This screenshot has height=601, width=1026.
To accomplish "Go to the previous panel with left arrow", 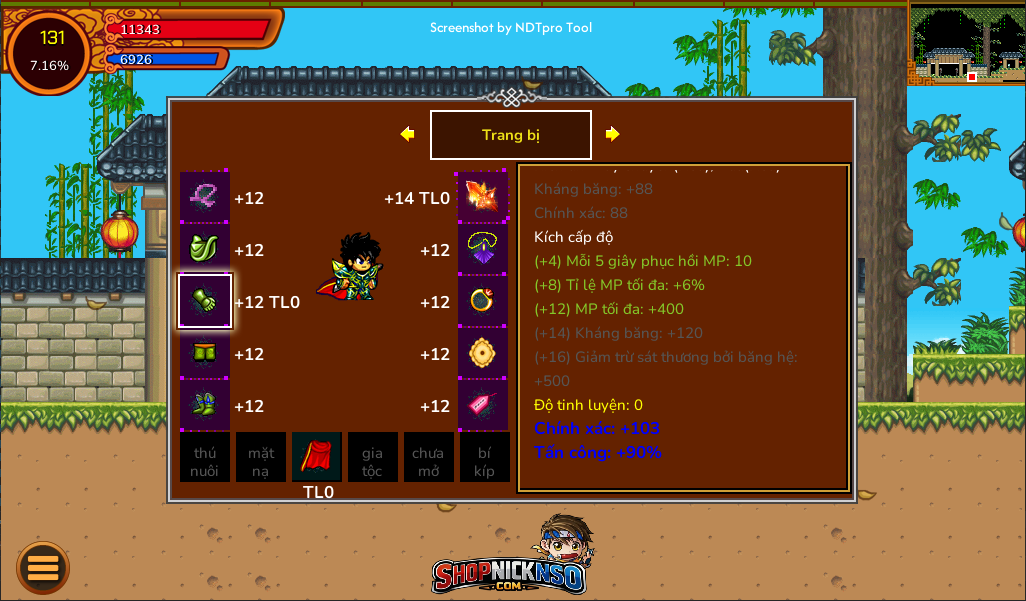I will tap(407, 134).
